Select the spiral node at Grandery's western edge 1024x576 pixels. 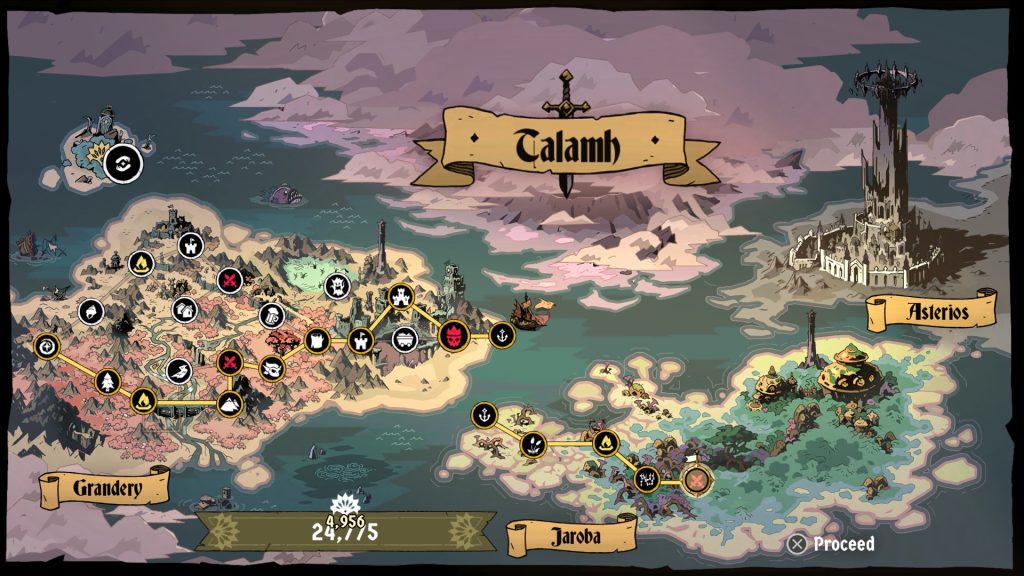coord(47,346)
